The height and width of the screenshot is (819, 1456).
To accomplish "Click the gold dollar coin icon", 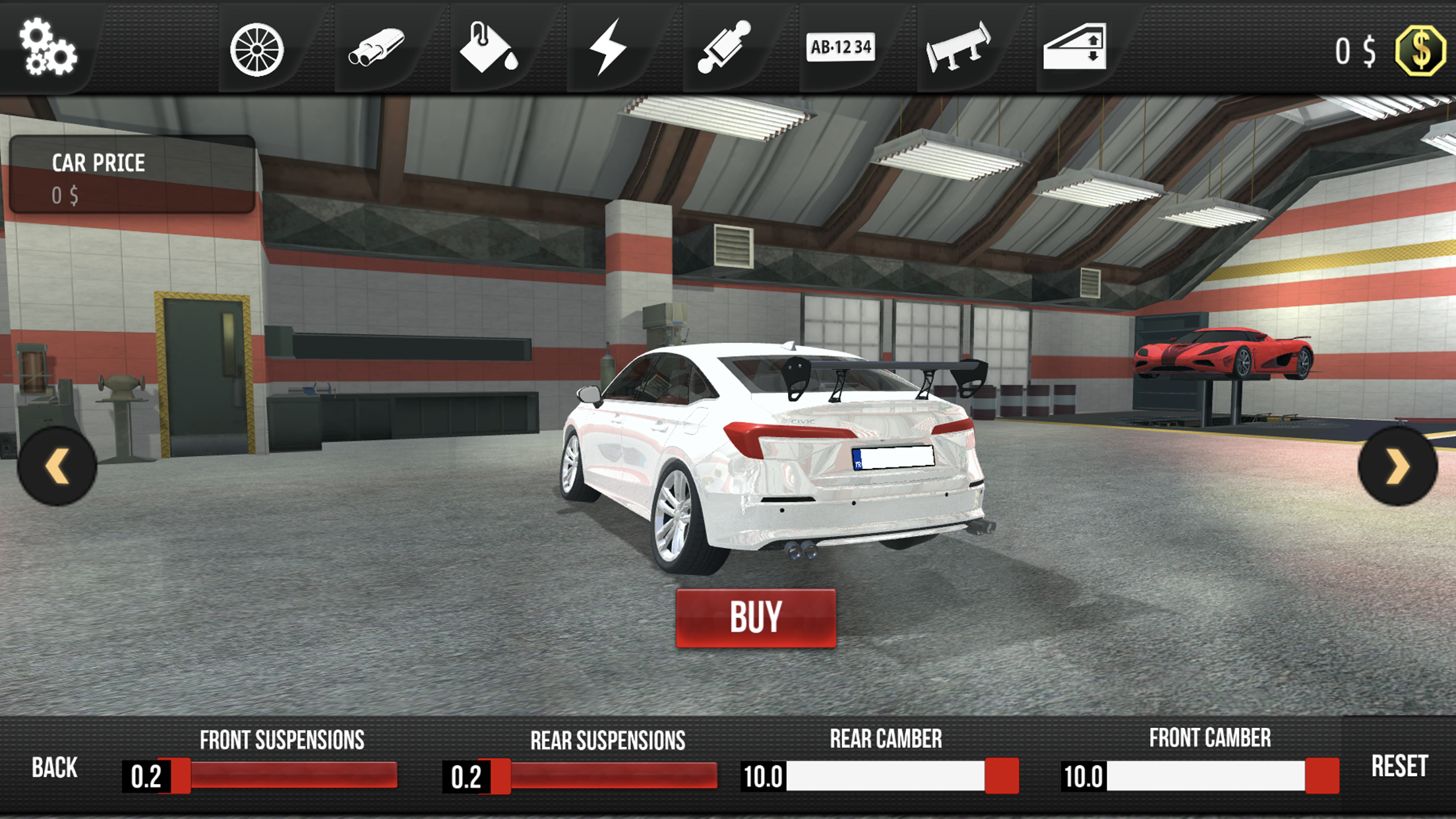I will [1420, 51].
